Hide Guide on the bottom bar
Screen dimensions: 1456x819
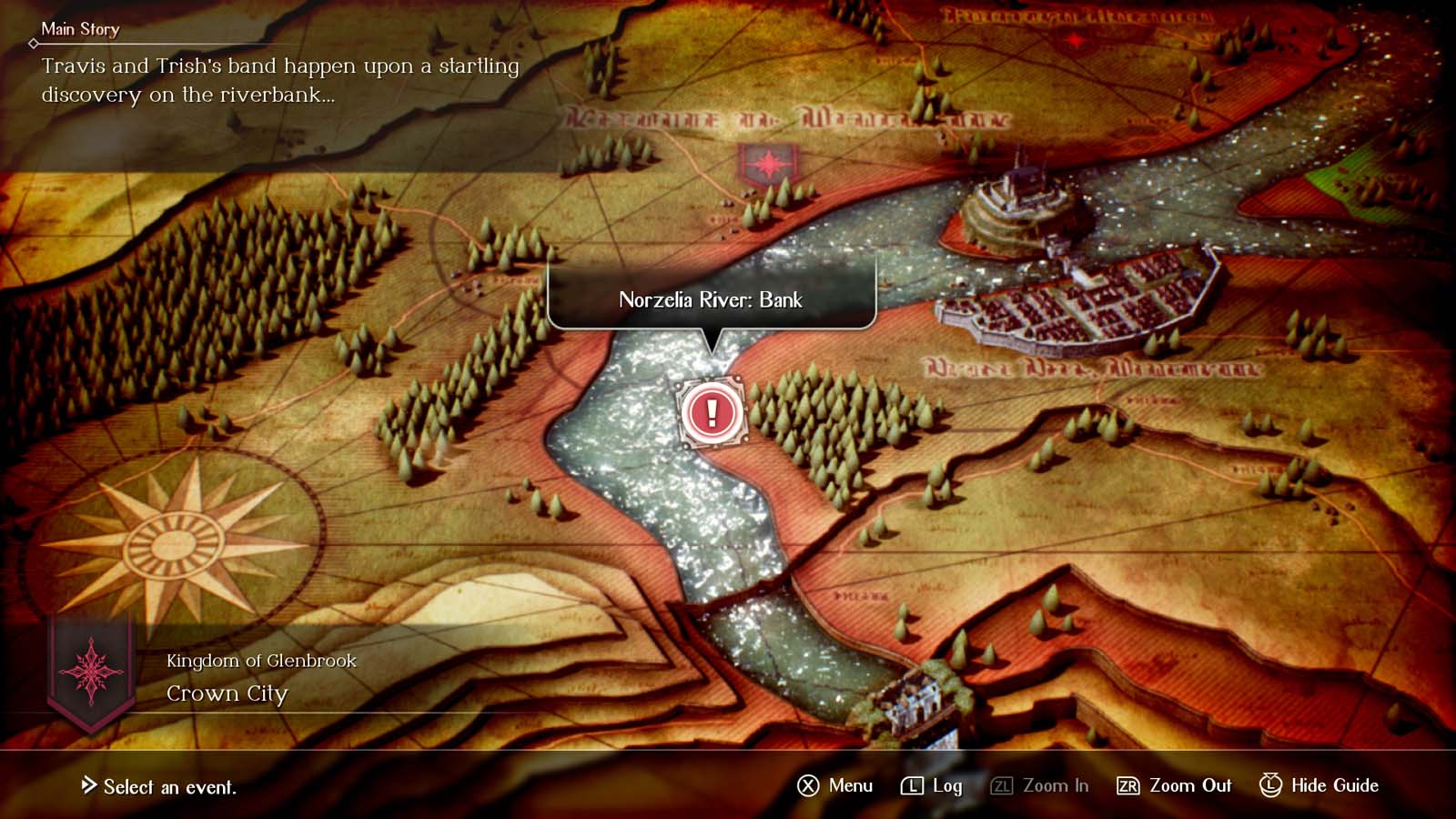[x=1319, y=785]
